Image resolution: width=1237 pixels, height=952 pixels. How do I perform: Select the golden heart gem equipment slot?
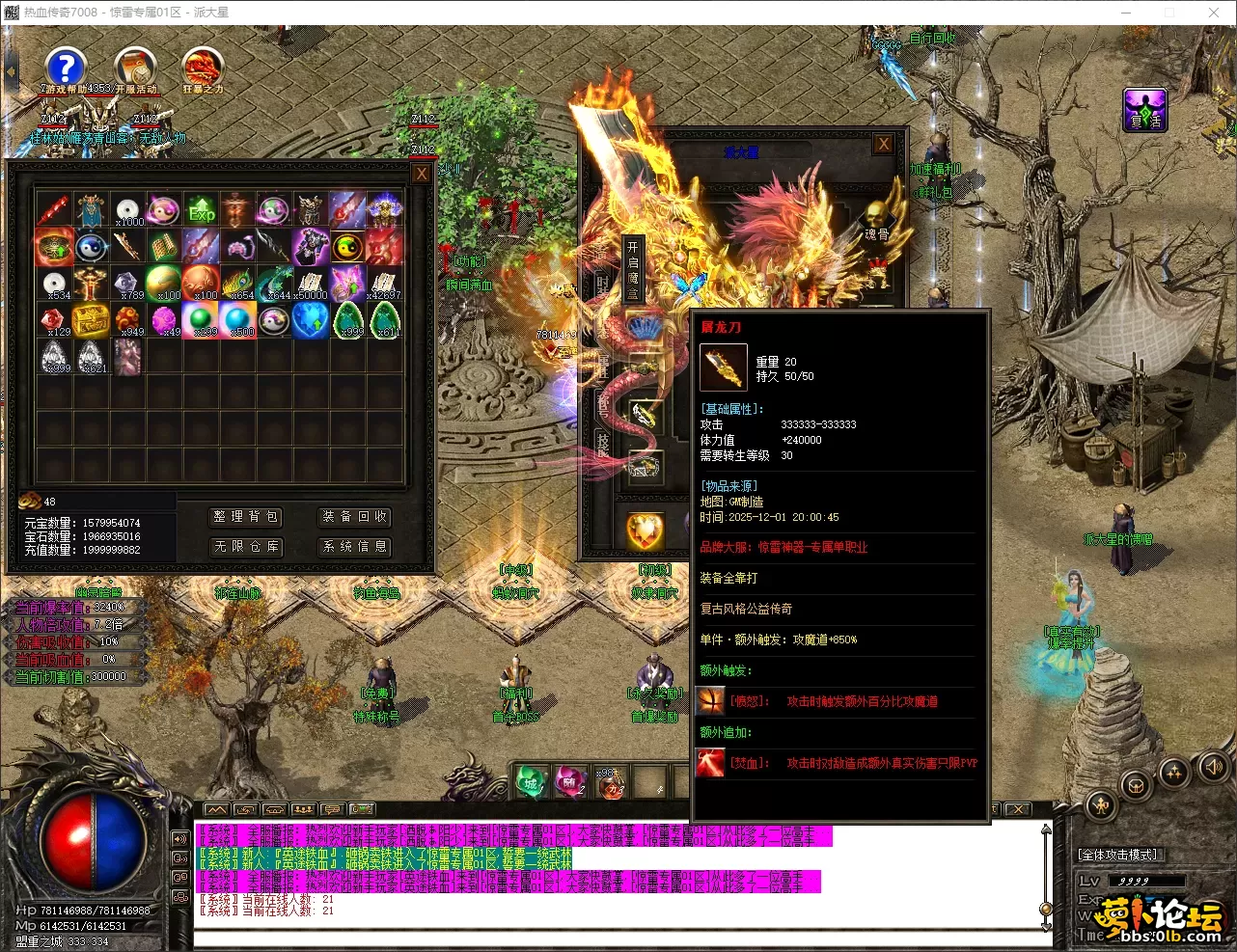(645, 530)
